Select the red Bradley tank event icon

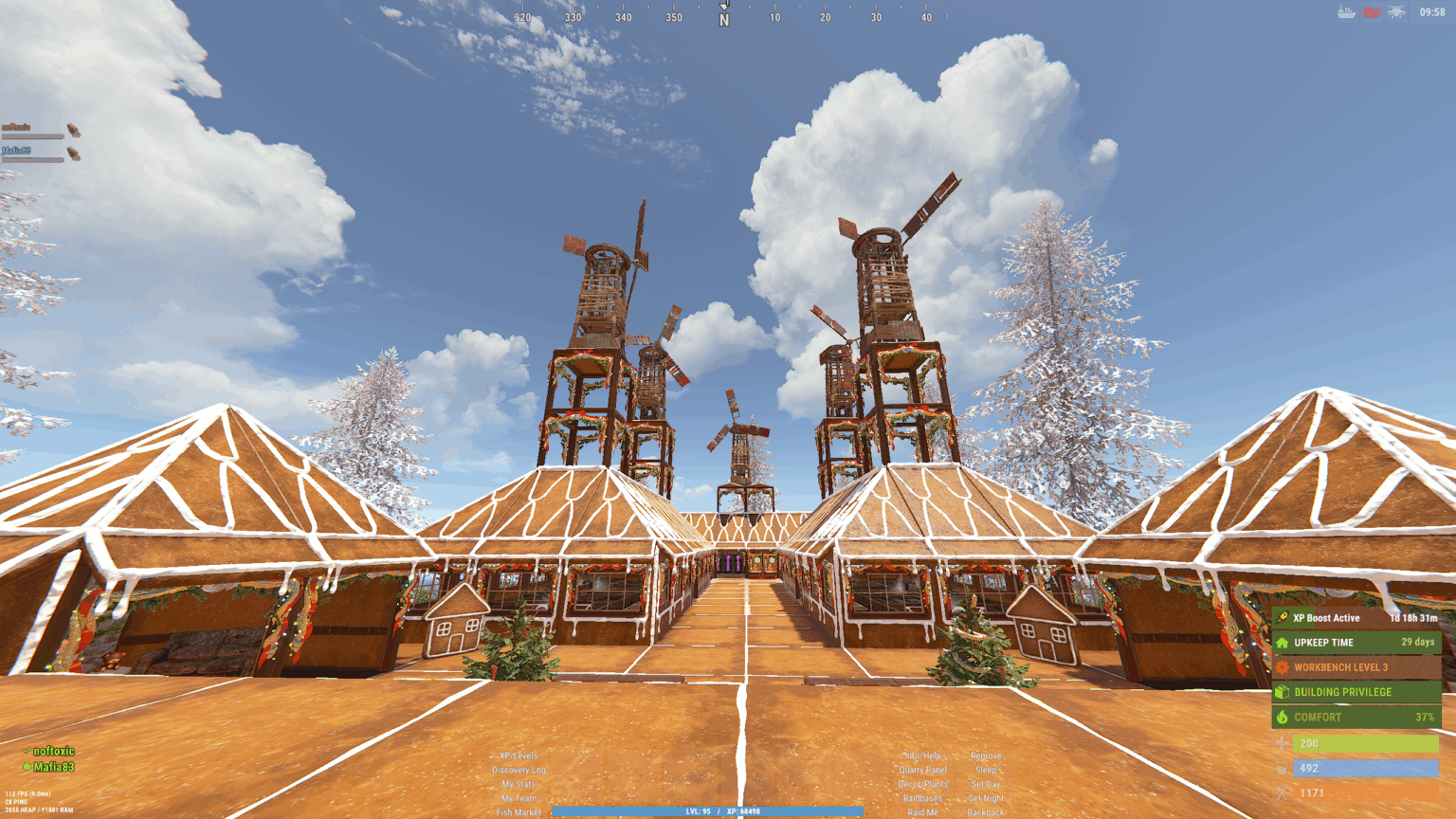pyautogui.click(x=1372, y=11)
